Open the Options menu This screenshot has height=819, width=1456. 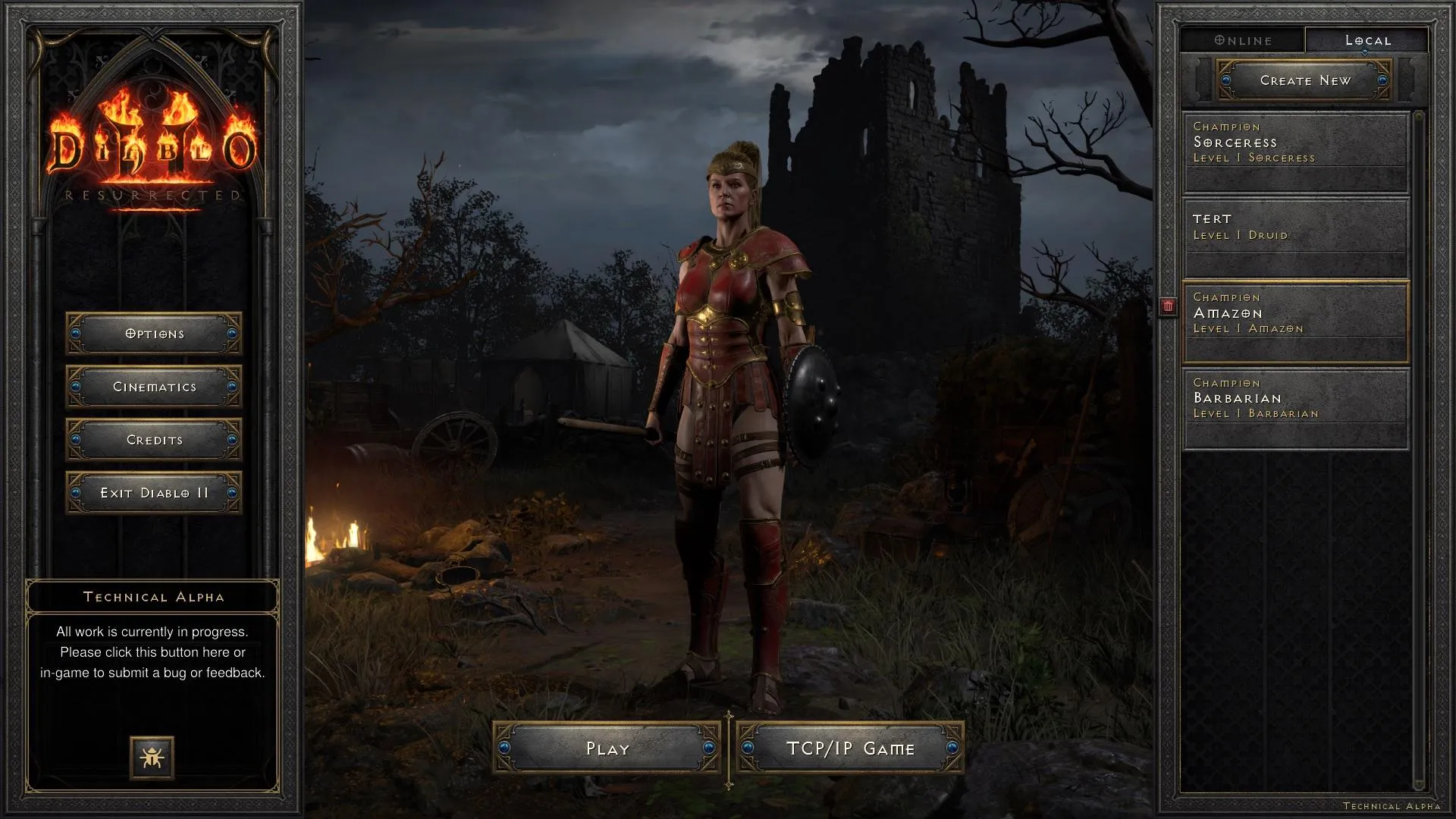pos(154,334)
